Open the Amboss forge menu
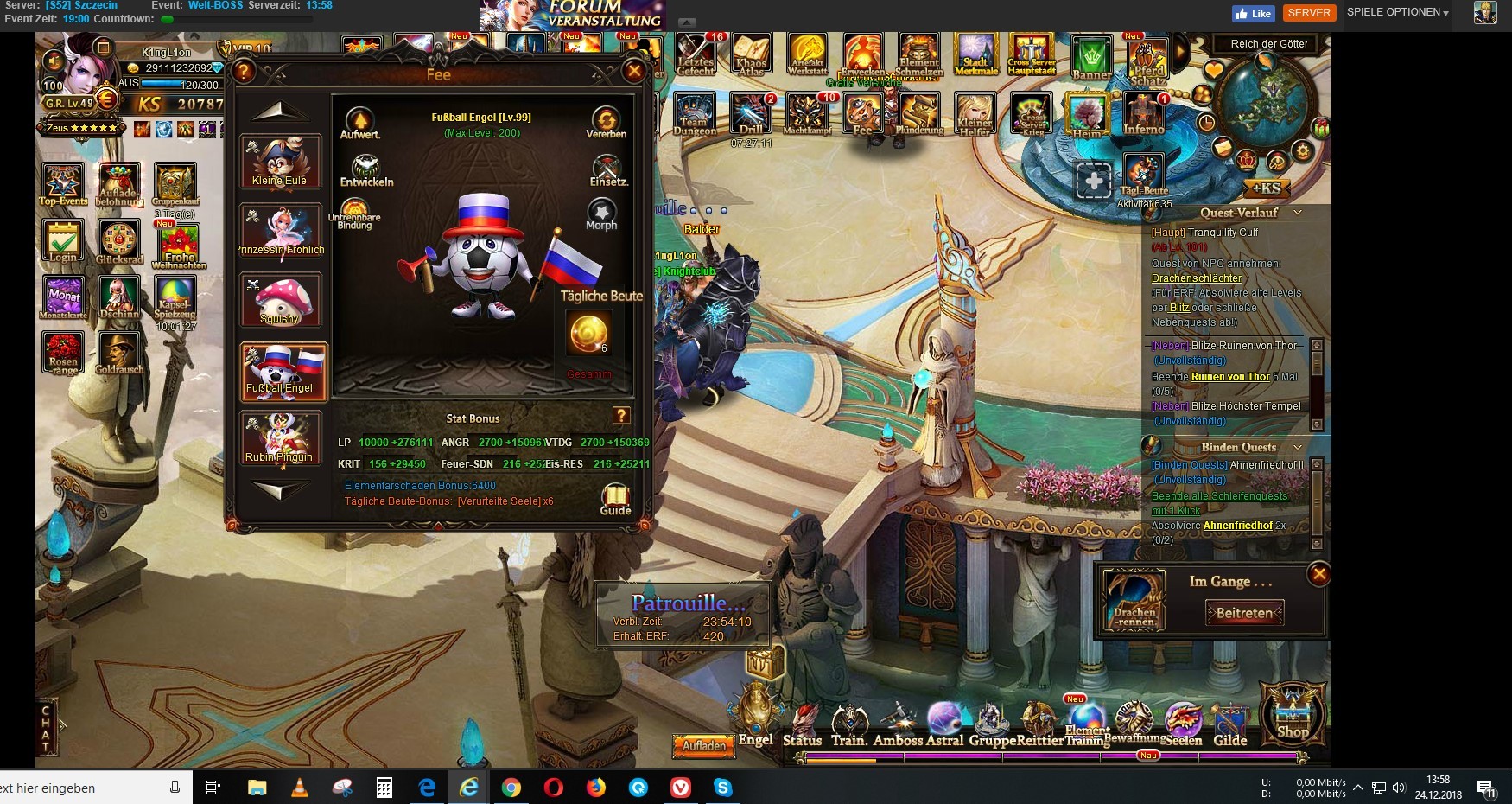The width and height of the screenshot is (1512, 804). coord(899,726)
